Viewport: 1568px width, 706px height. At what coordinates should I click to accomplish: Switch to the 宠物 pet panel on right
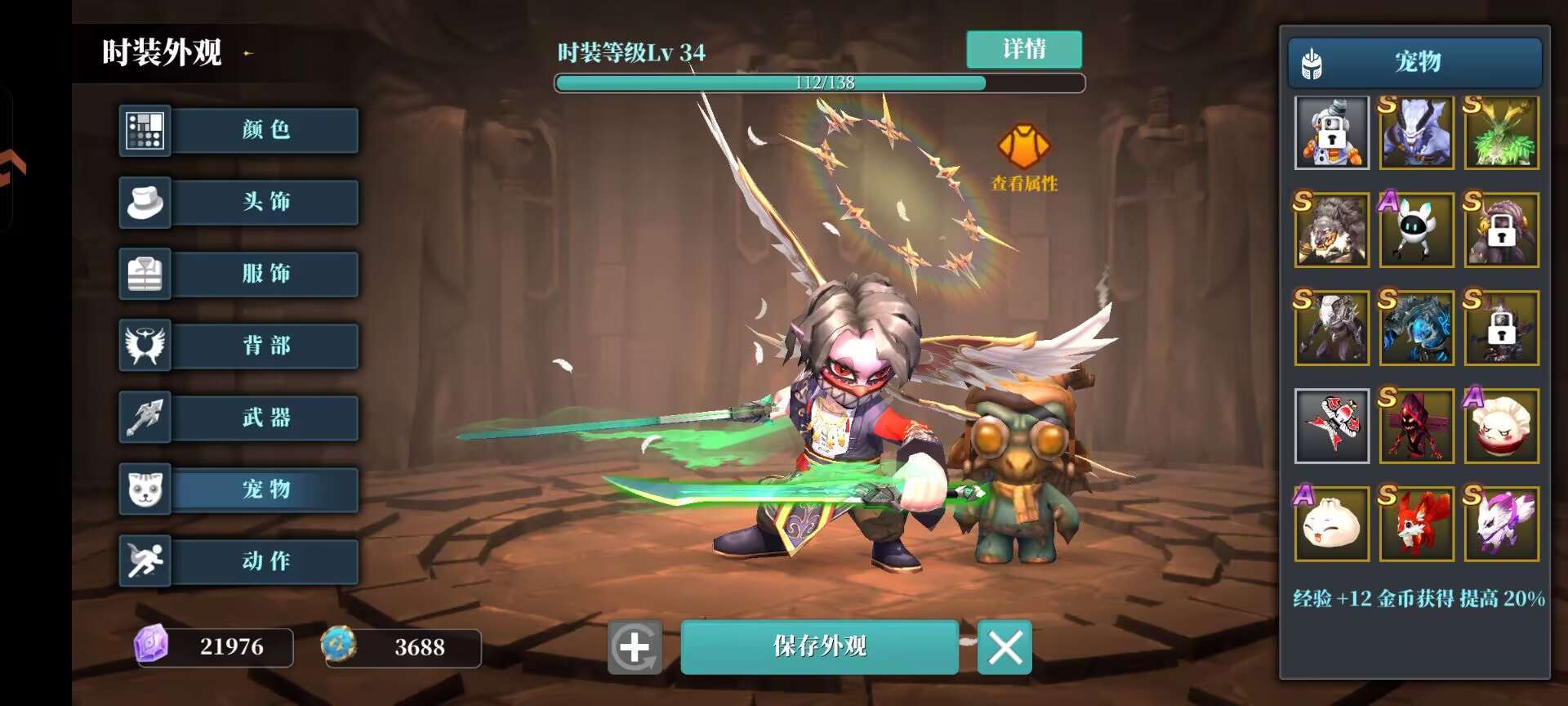click(1416, 61)
